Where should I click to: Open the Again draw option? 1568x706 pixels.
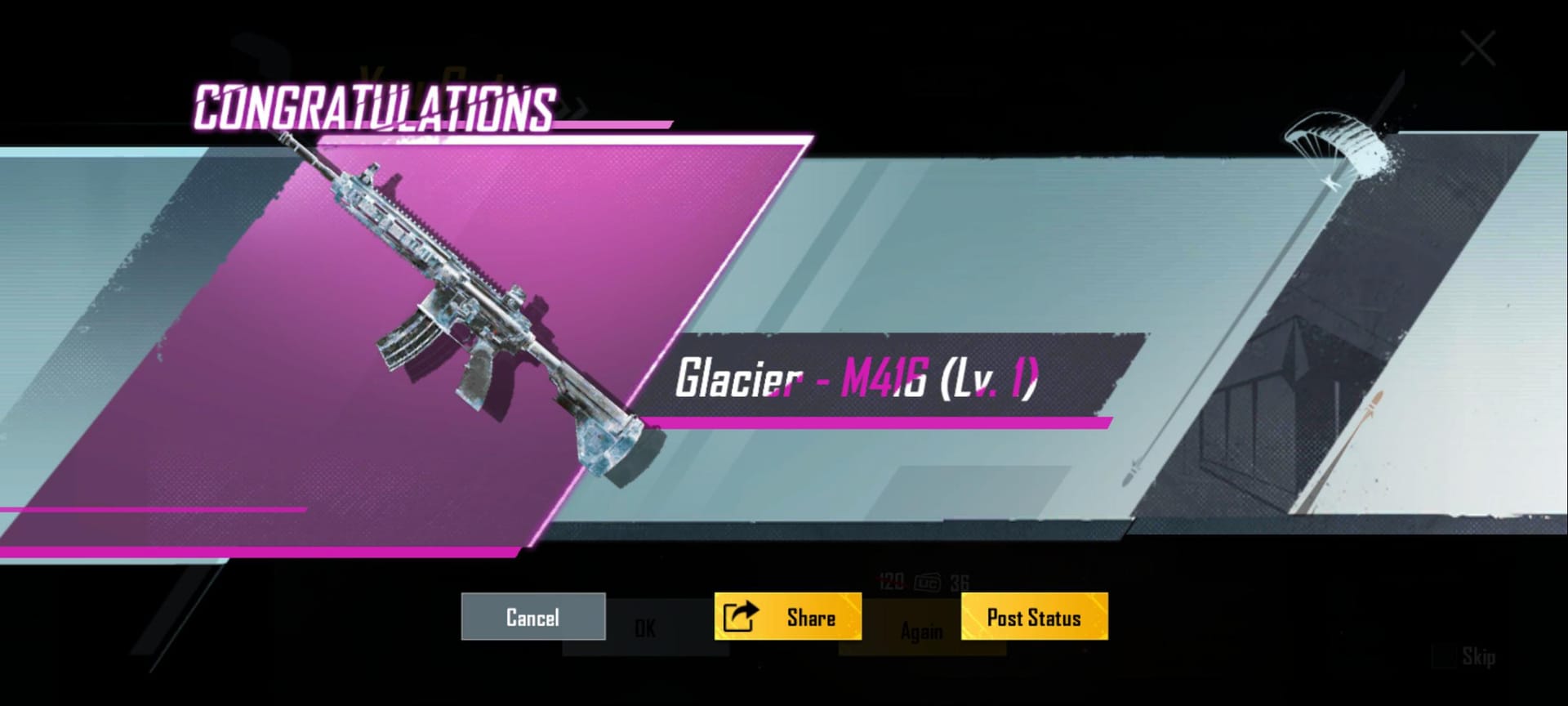pos(921,629)
